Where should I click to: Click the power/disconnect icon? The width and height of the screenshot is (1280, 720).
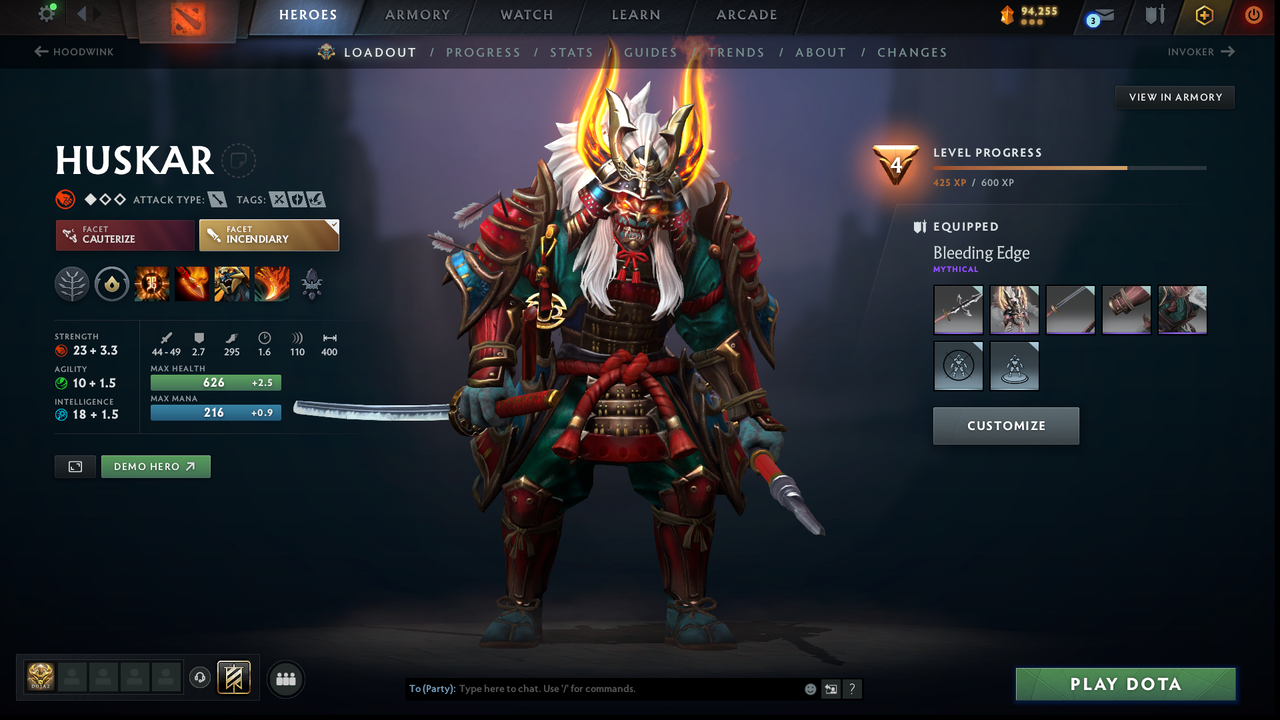pos(1252,16)
